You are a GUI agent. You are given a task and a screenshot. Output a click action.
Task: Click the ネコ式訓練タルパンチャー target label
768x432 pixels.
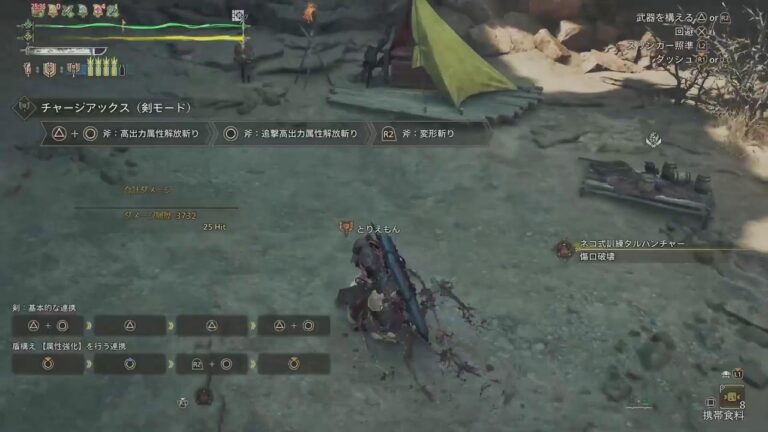[x=622, y=244]
